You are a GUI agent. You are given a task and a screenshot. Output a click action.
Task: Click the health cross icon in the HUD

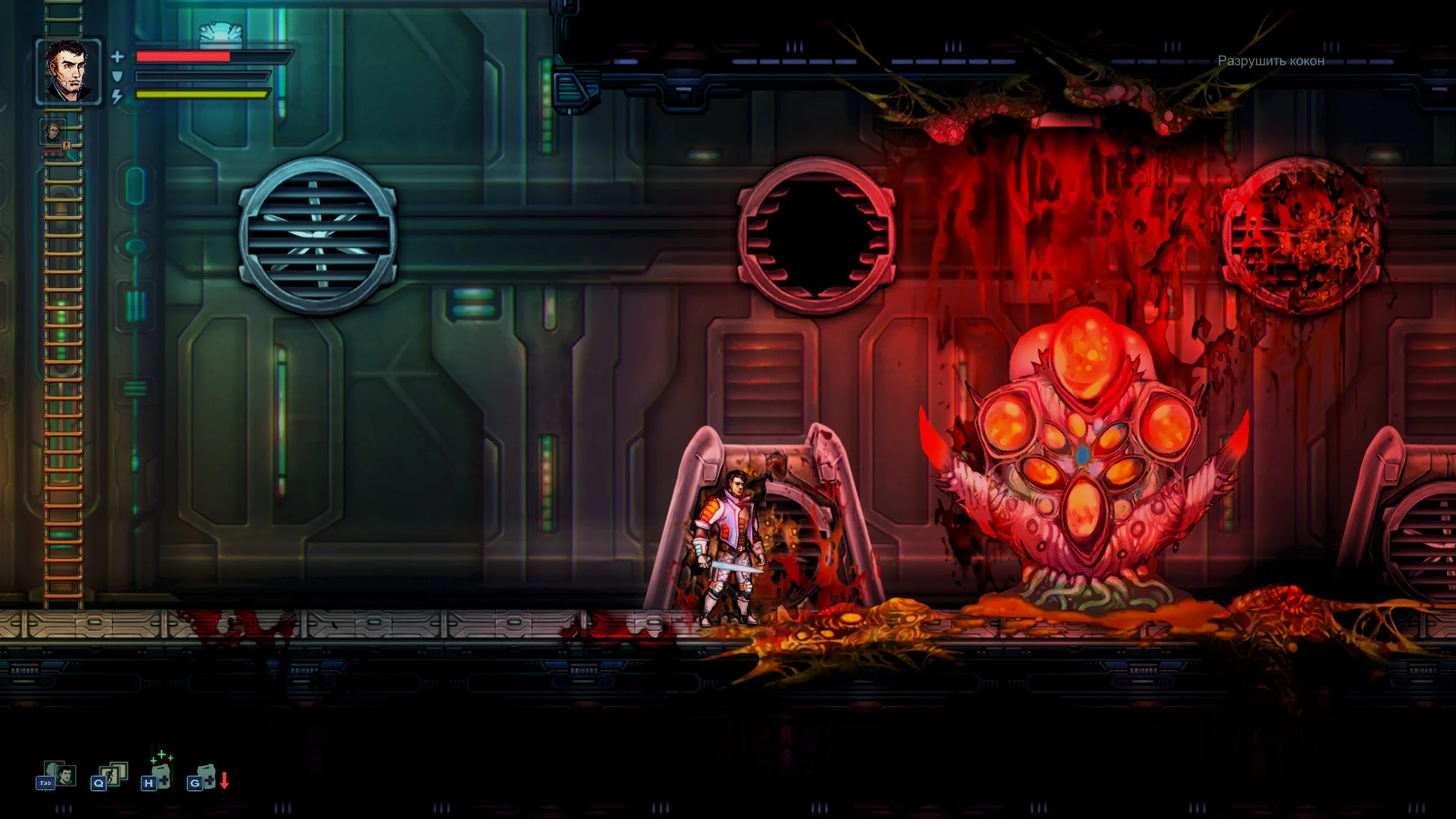pyautogui.click(x=117, y=56)
